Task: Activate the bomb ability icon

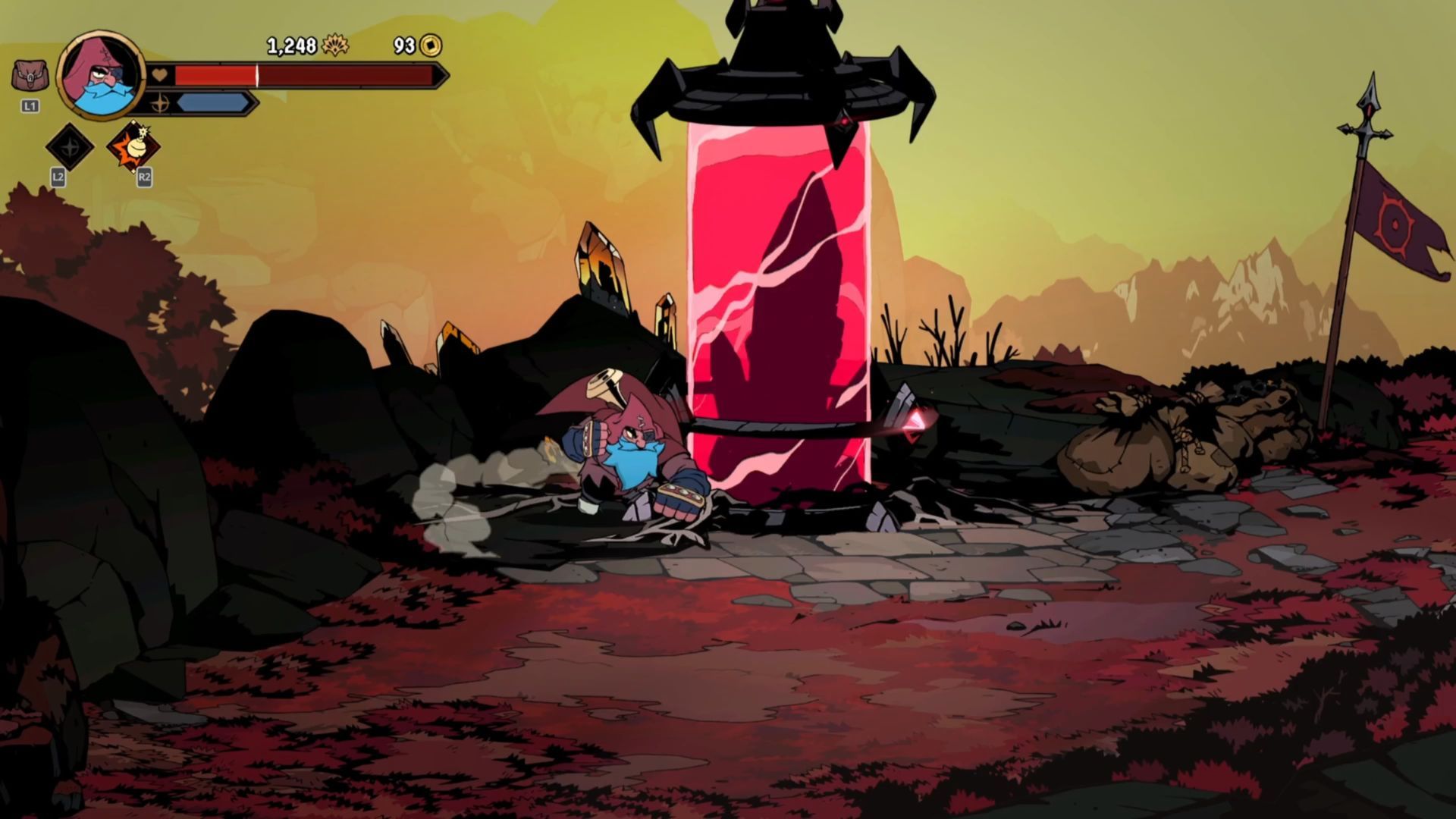Action: pyautogui.click(x=133, y=147)
